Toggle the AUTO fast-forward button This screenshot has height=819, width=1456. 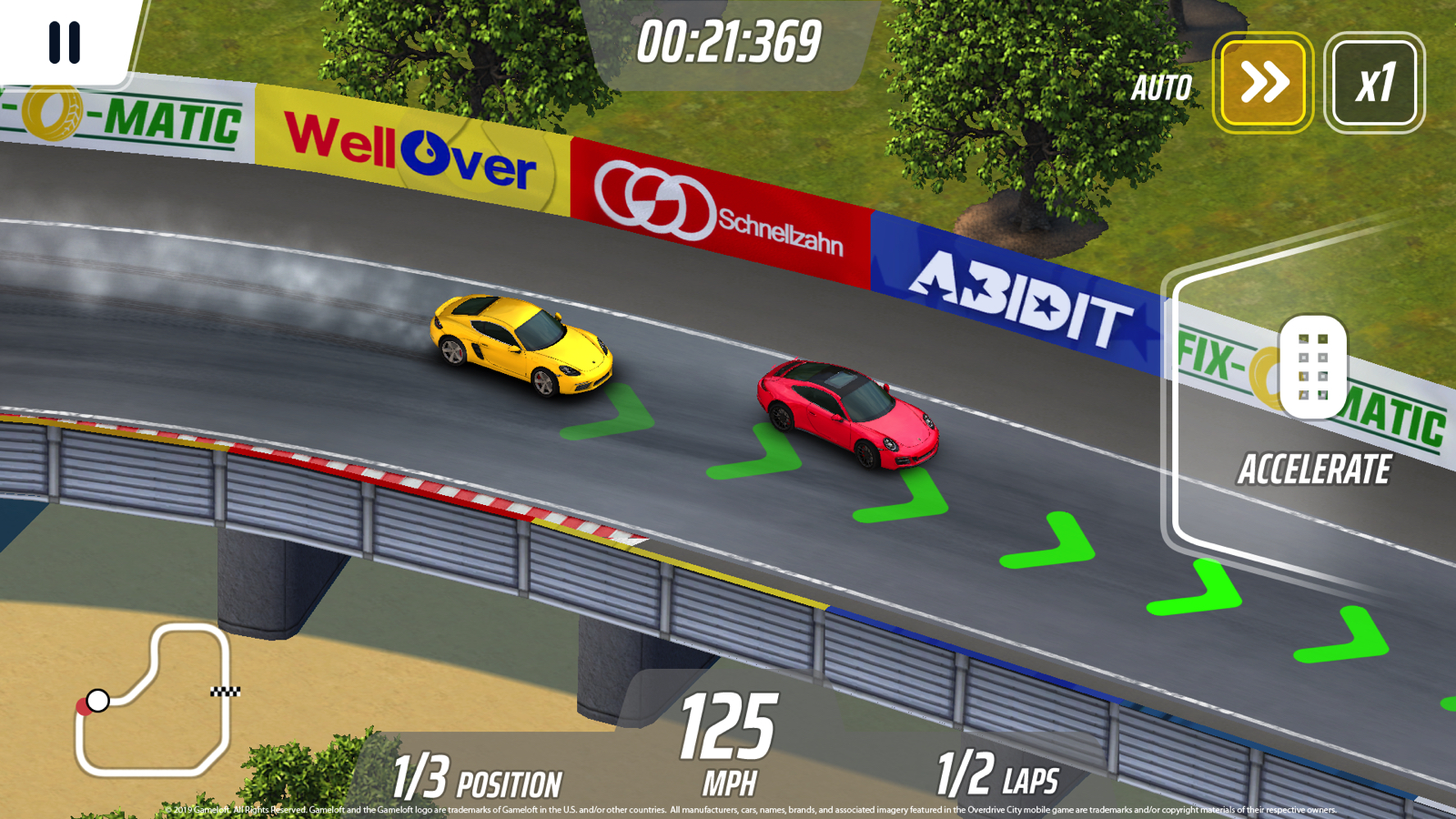coord(1262,83)
